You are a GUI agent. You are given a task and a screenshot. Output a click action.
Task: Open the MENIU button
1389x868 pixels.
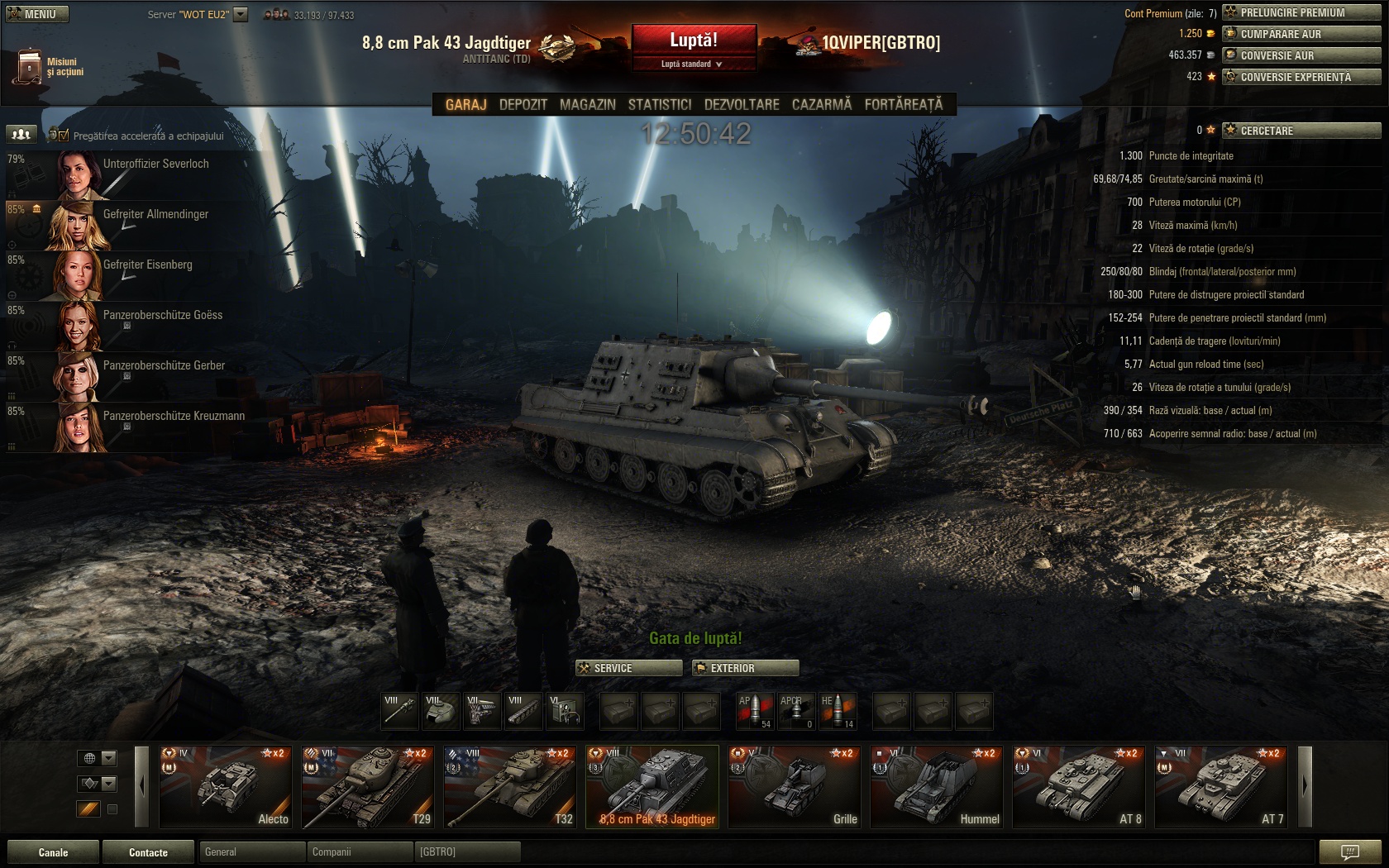[36, 14]
